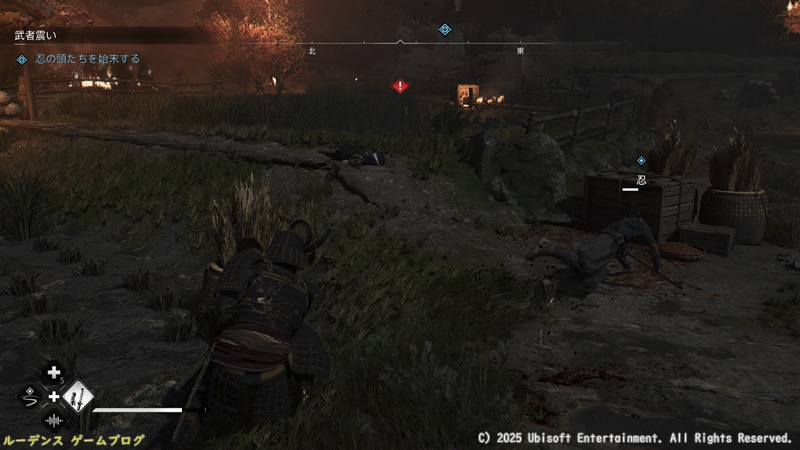Select the red exclamation alert marker
This screenshot has height=450, width=800.
point(400,87)
